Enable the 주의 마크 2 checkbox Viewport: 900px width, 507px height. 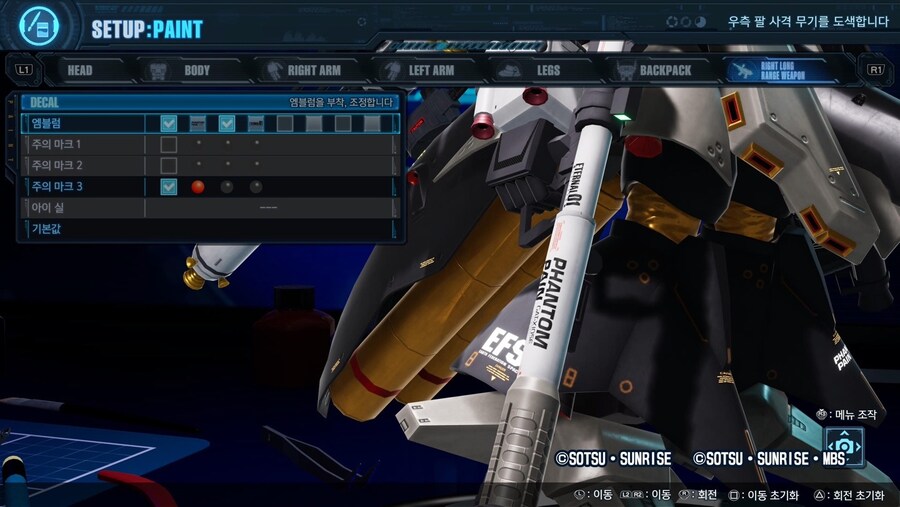tap(169, 166)
